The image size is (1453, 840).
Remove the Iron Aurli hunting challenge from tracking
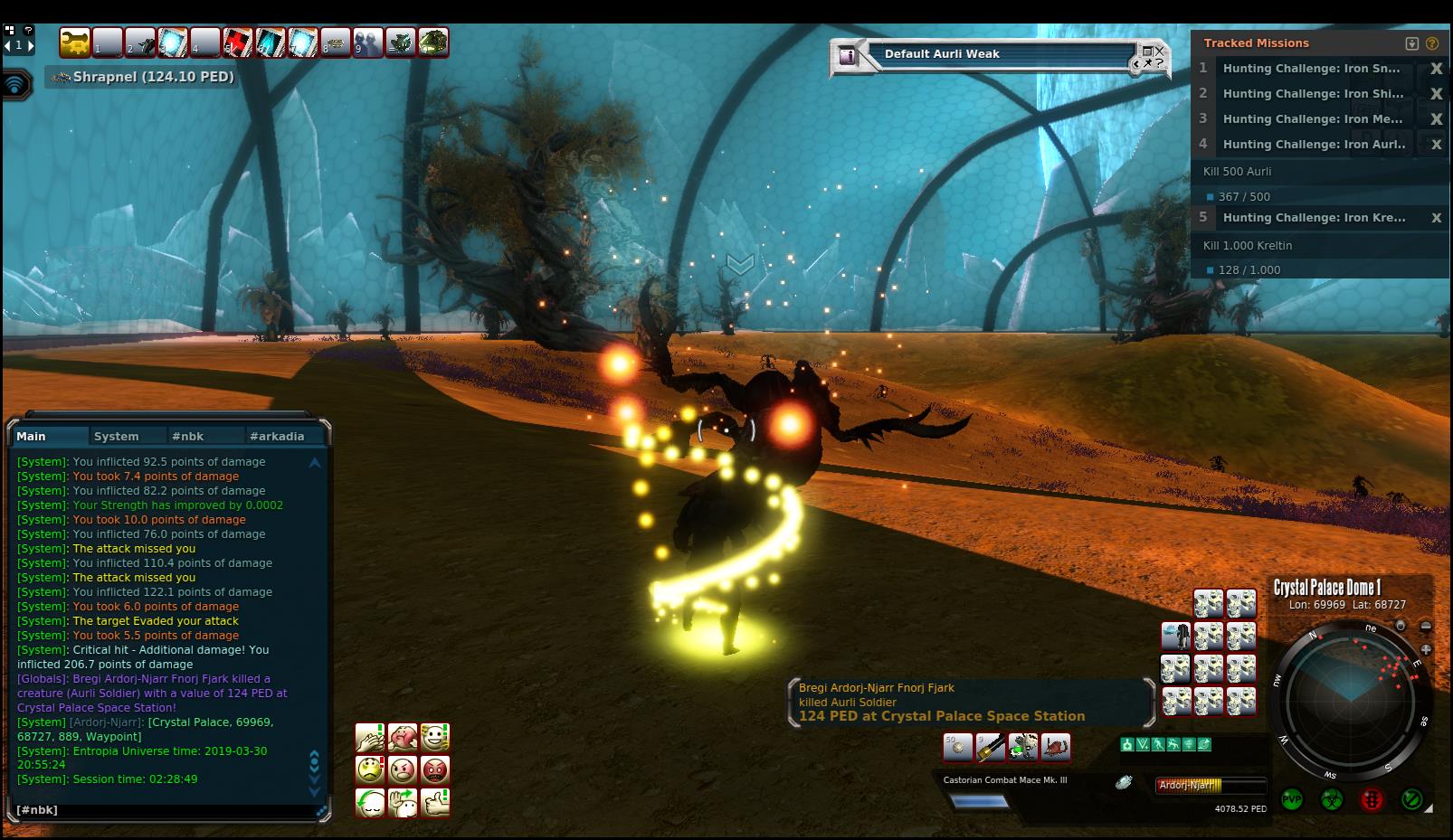[x=1435, y=145]
